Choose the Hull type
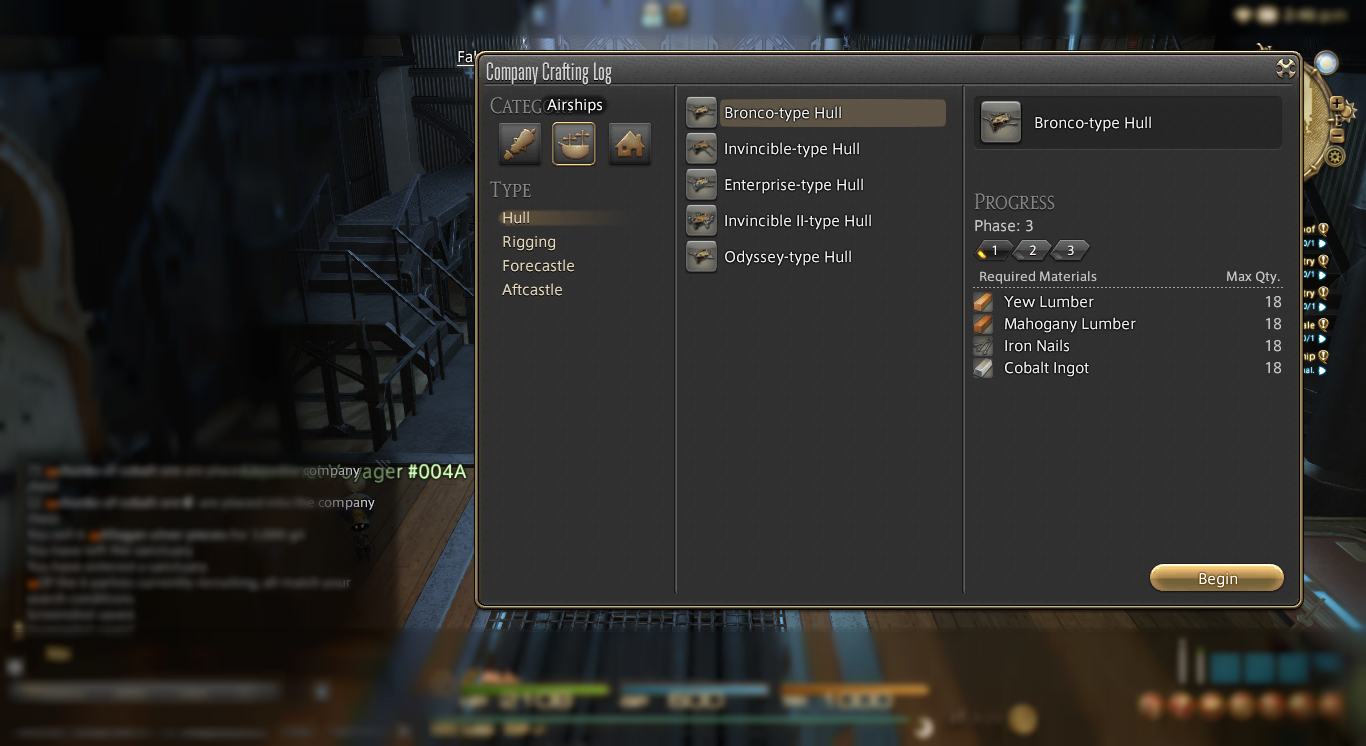Viewport: 1366px width, 746px height. coord(517,218)
